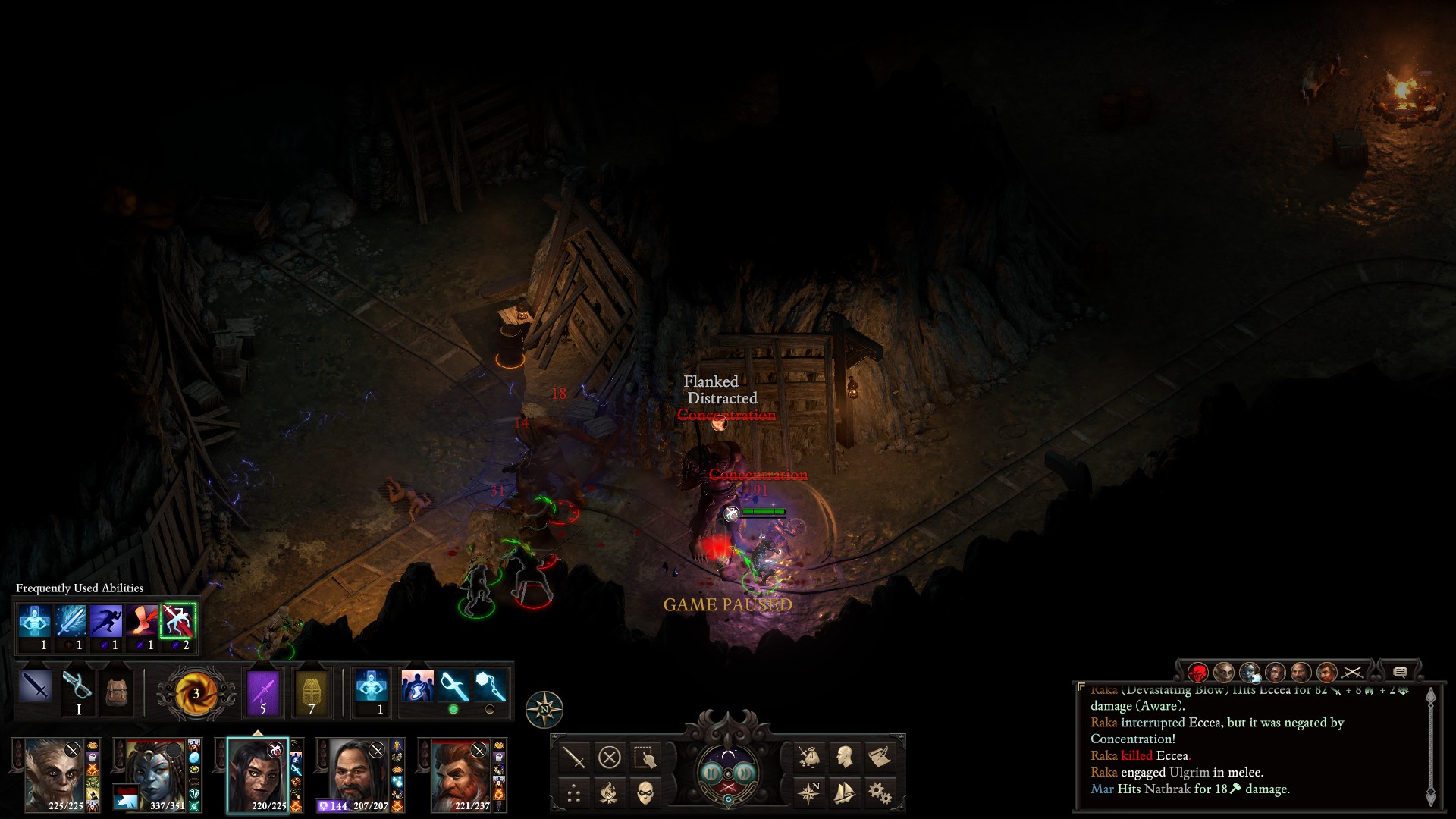The image size is (1456, 819).
Task: Rest using the campfire button
Action: (609, 792)
